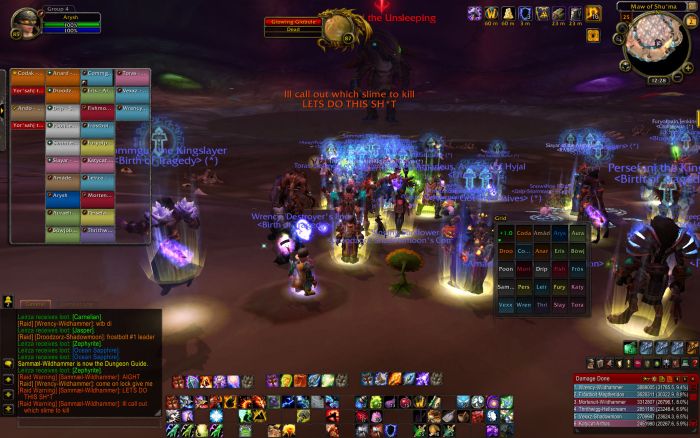Click the time display under the minimap
The height and width of the screenshot is (438, 700).
click(x=656, y=80)
